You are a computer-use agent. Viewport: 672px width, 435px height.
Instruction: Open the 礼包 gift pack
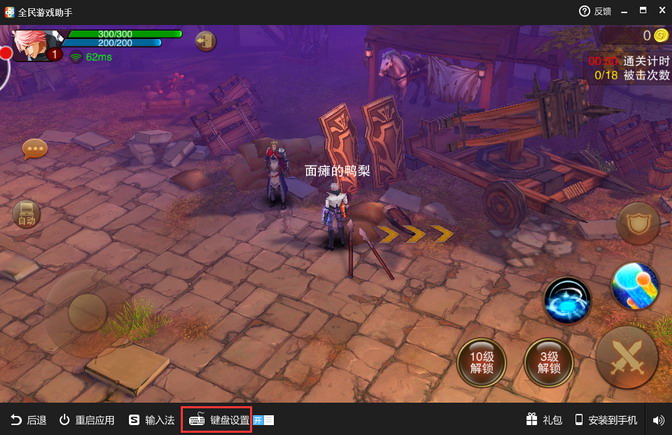coord(544,420)
